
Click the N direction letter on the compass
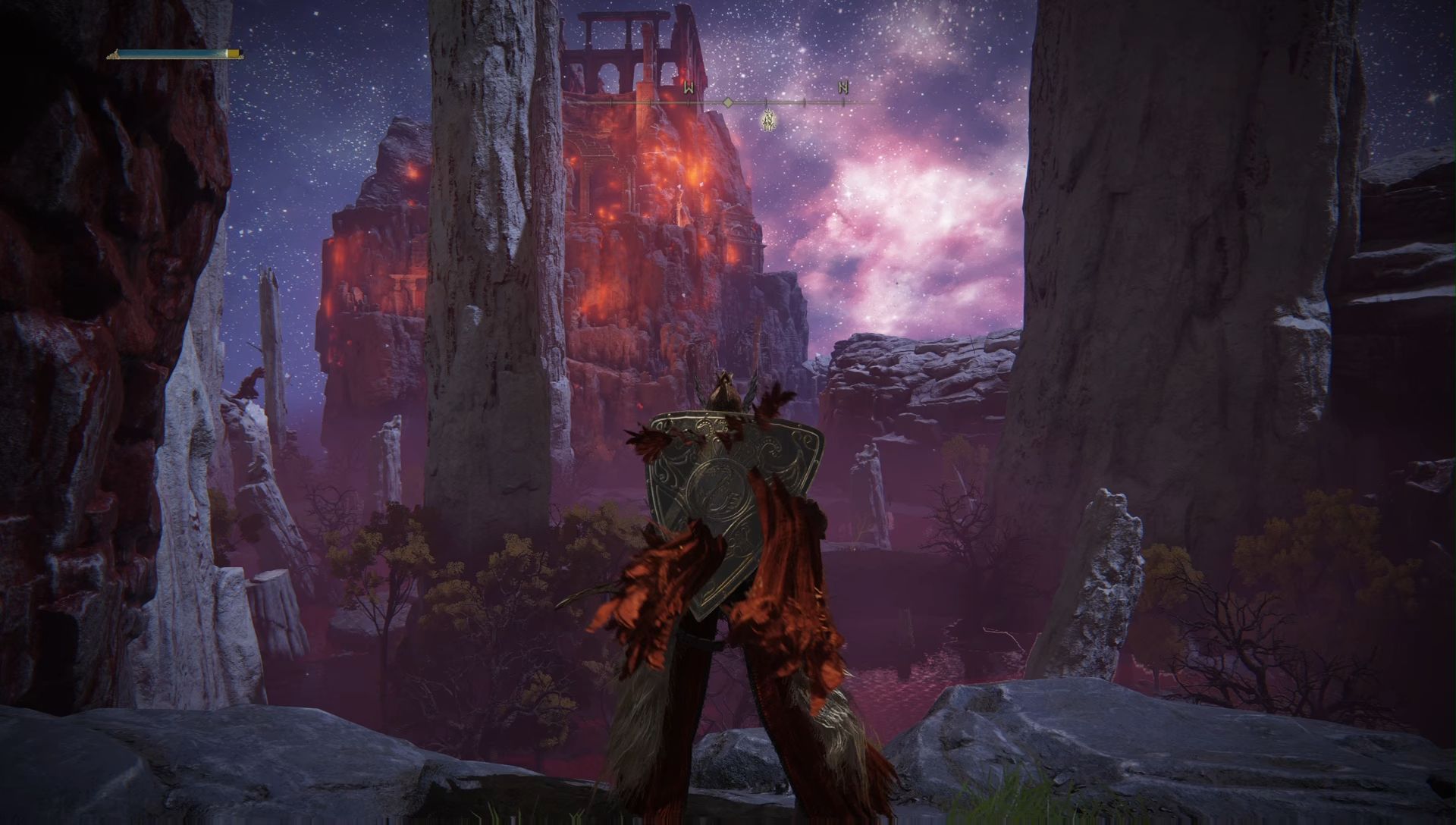point(843,87)
